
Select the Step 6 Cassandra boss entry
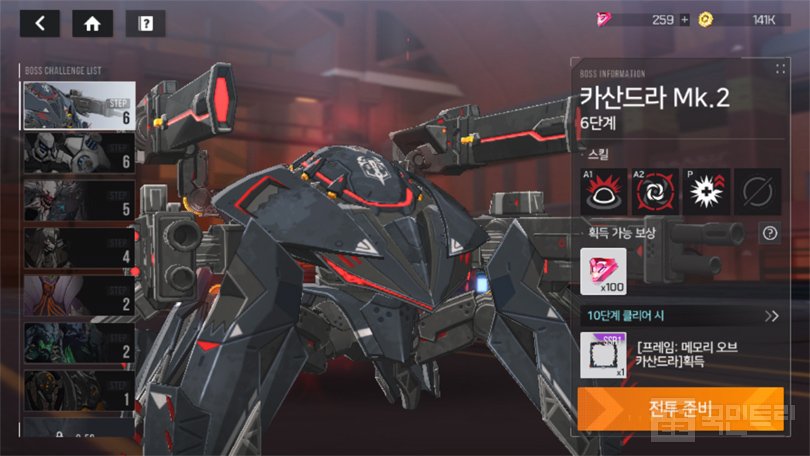pyautogui.click(x=79, y=105)
